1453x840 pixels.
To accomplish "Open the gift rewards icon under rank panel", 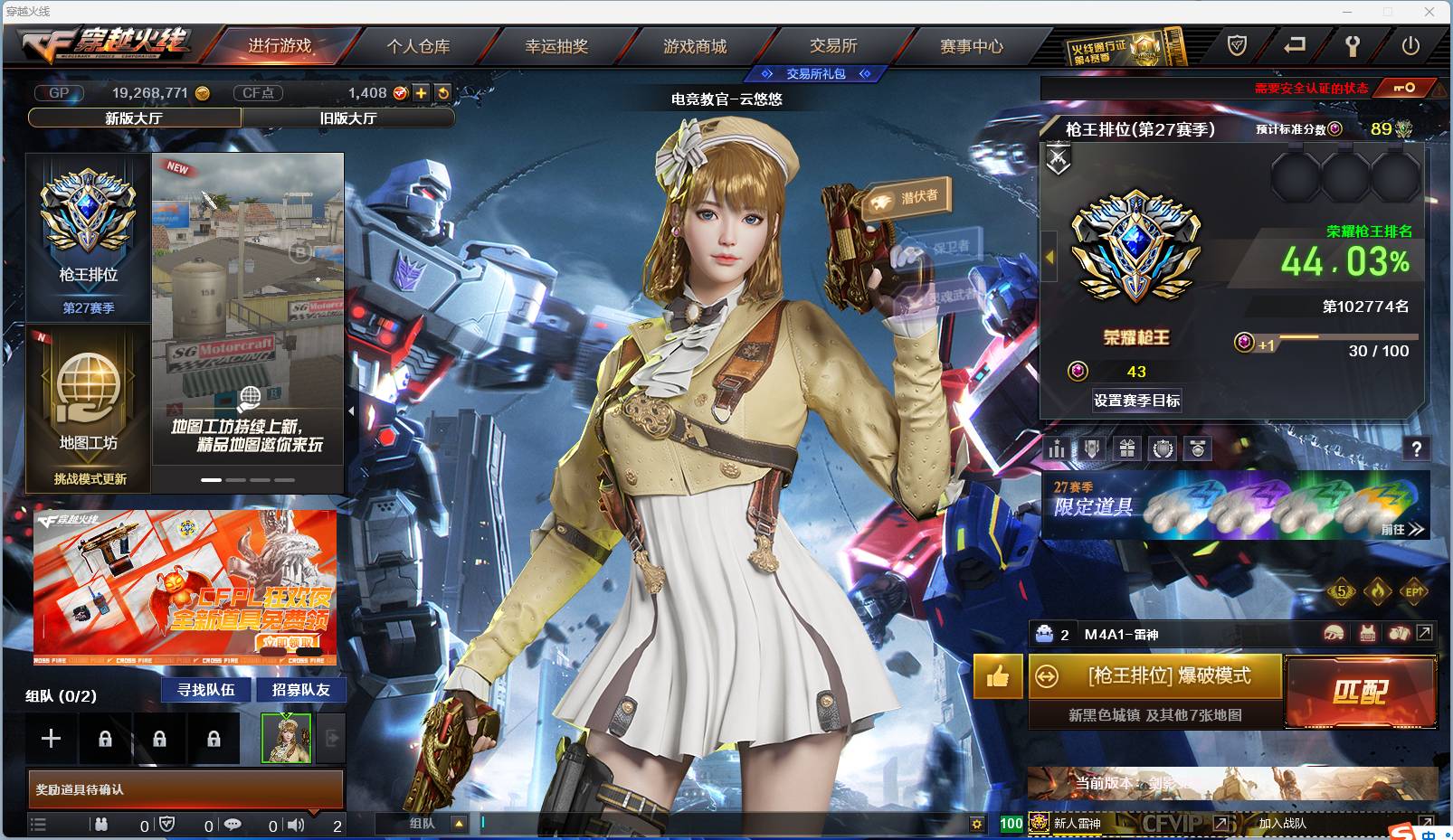I will (1125, 448).
